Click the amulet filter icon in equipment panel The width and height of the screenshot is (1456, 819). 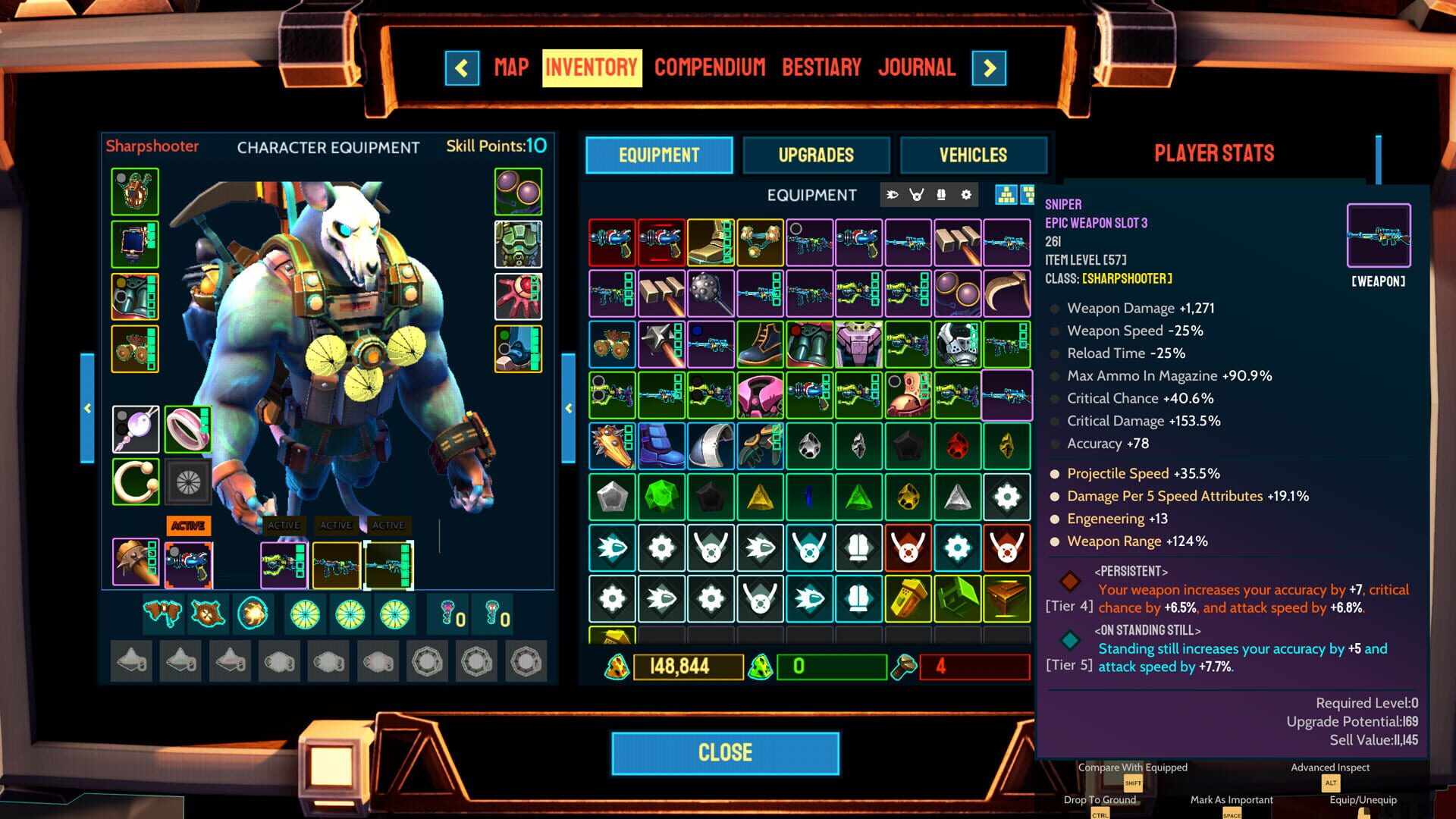[x=916, y=195]
